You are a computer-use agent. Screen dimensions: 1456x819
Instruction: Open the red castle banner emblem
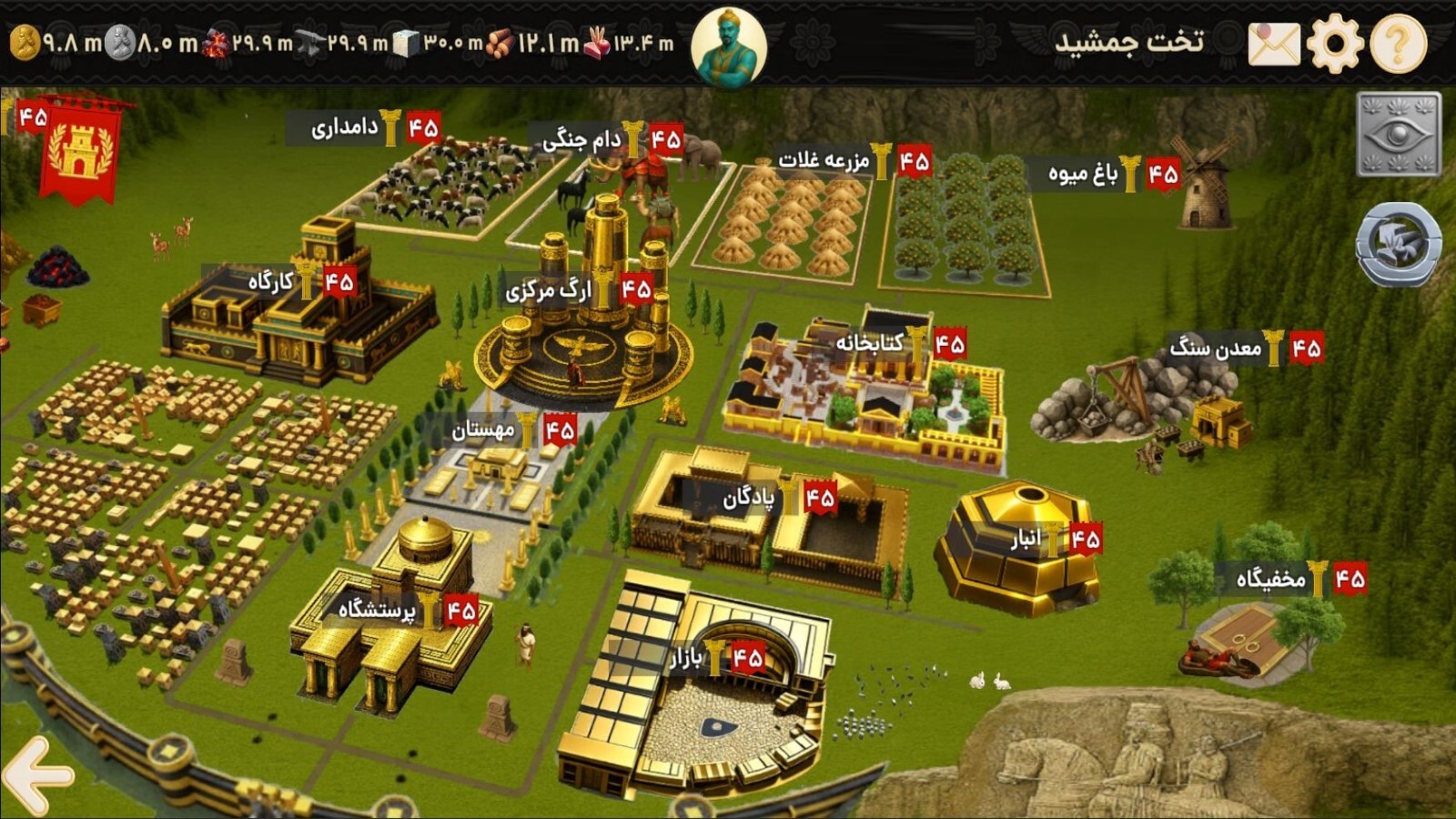tap(79, 151)
